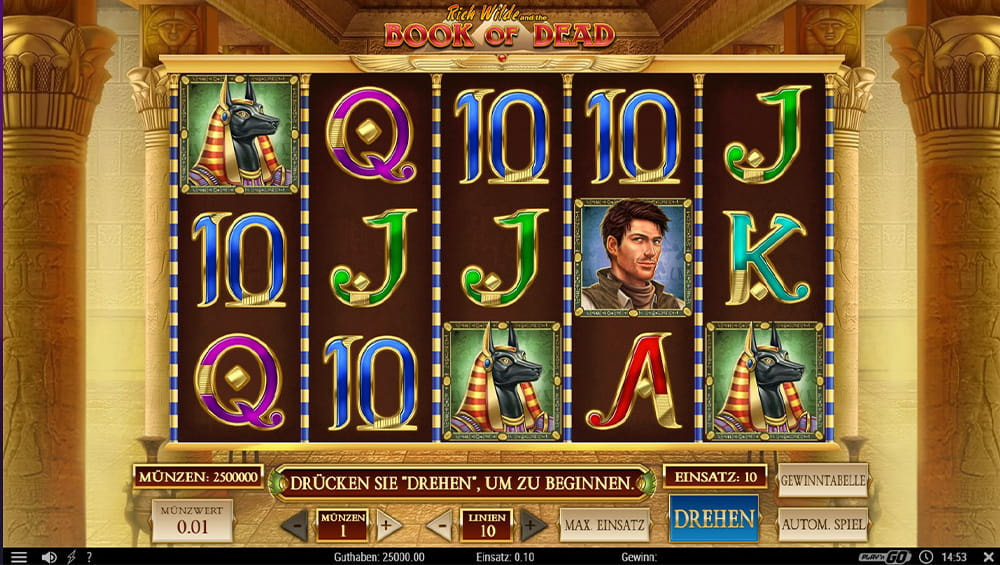Change the Münzwert coin value
Image resolution: width=1000 pixels, height=565 pixels.
(192, 521)
